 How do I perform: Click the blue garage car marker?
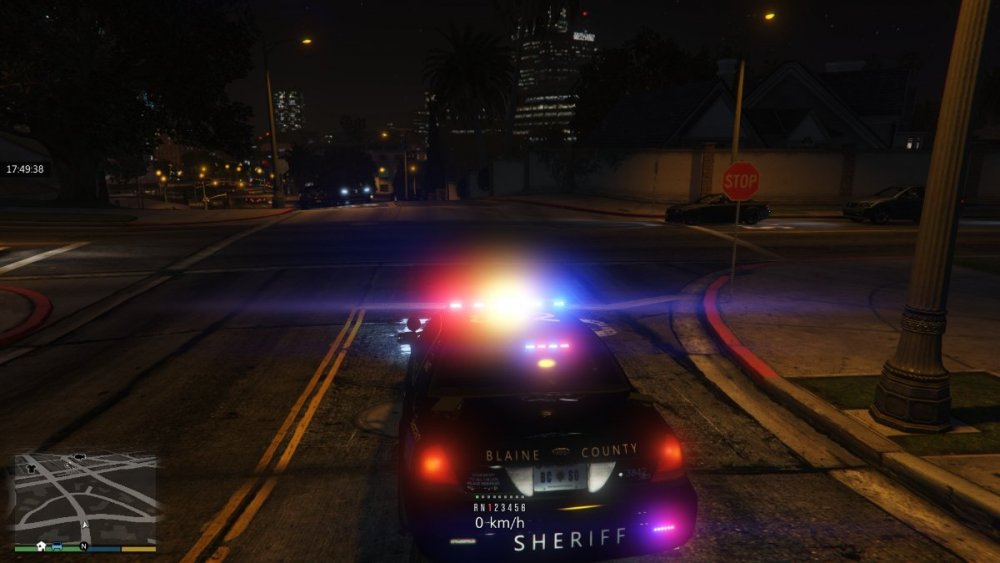[x=57, y=546]
